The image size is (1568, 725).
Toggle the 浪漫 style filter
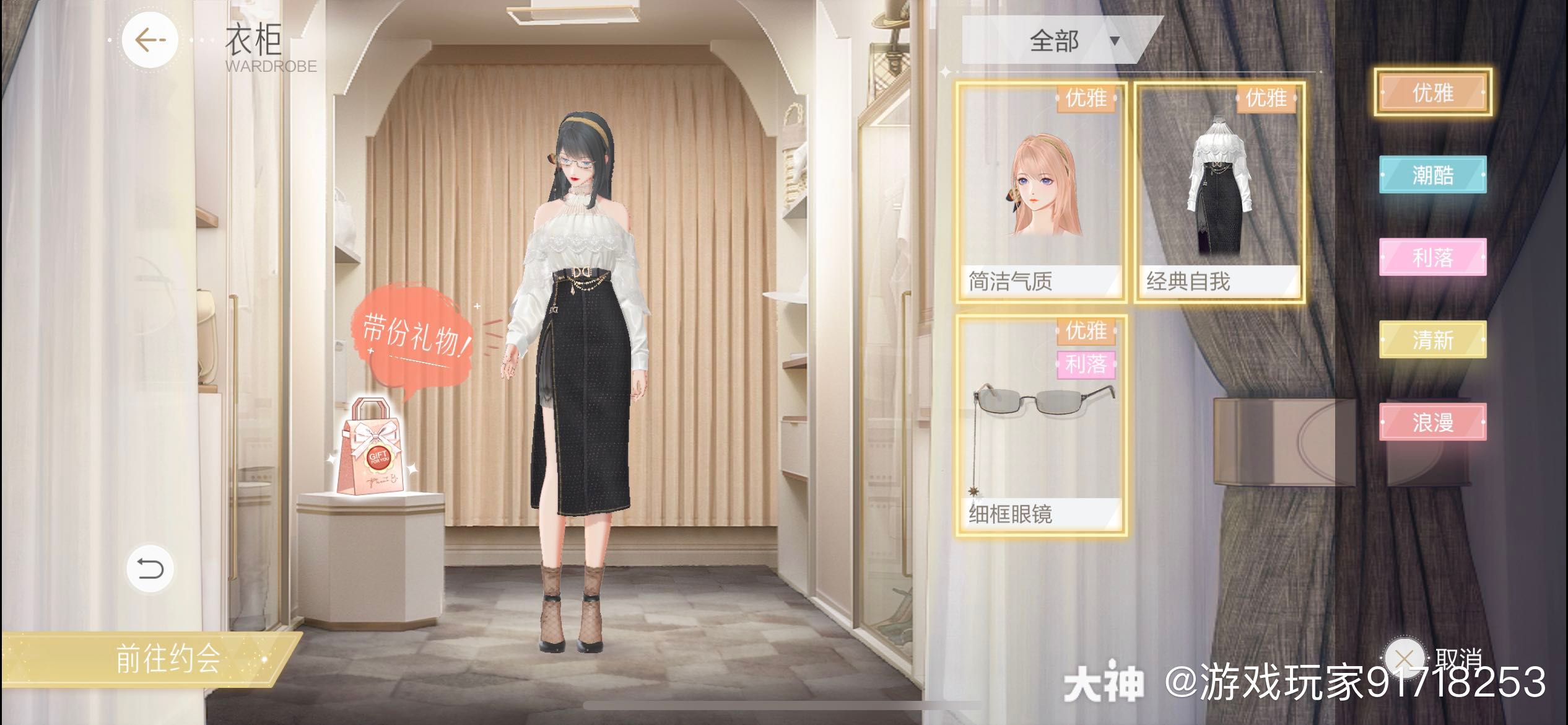pyautogui.click(x=1434, y=423)
